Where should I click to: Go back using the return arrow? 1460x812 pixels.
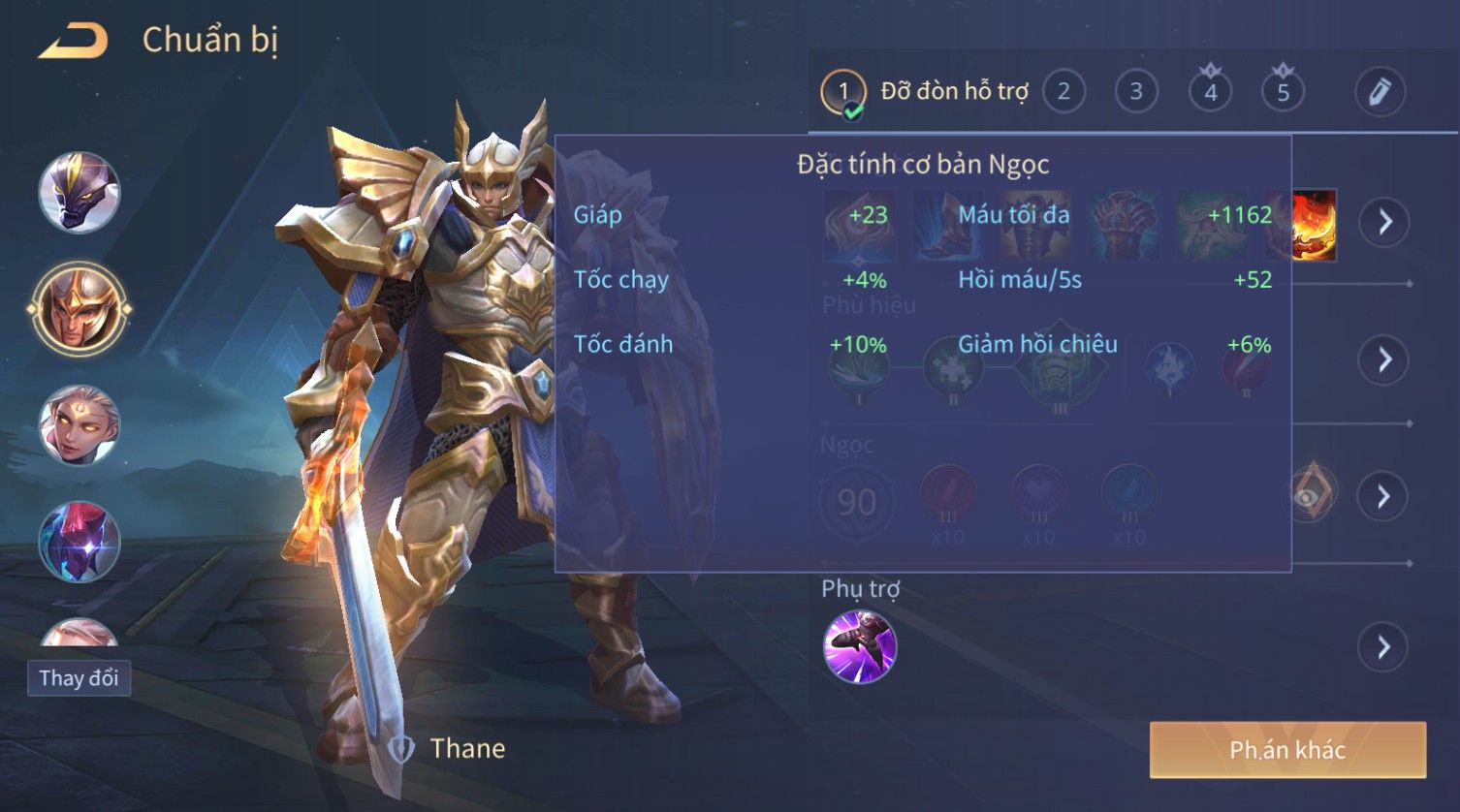pos(73,42)
